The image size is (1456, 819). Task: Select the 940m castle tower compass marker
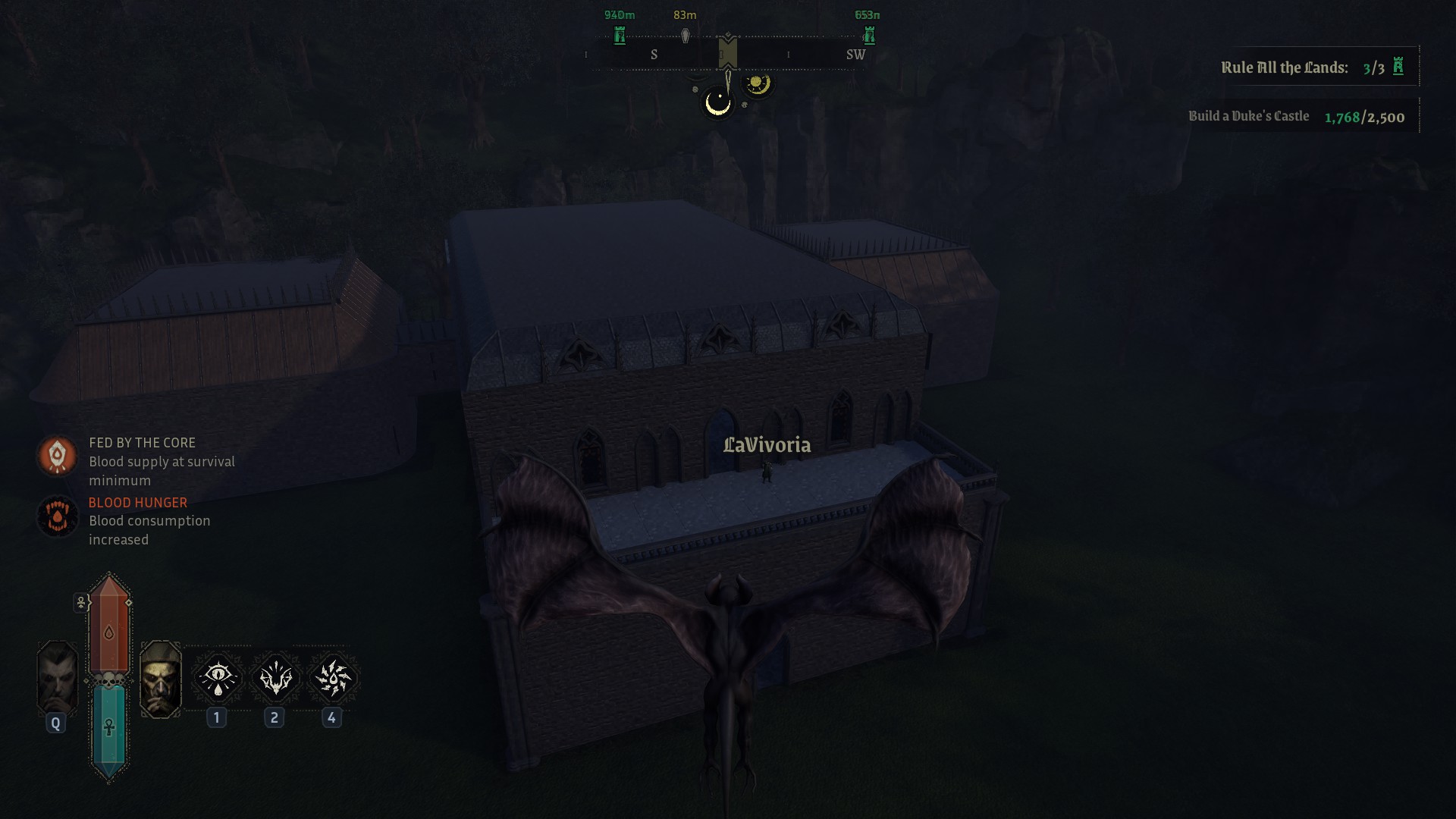pyautogui.click(x=620, y=35)
